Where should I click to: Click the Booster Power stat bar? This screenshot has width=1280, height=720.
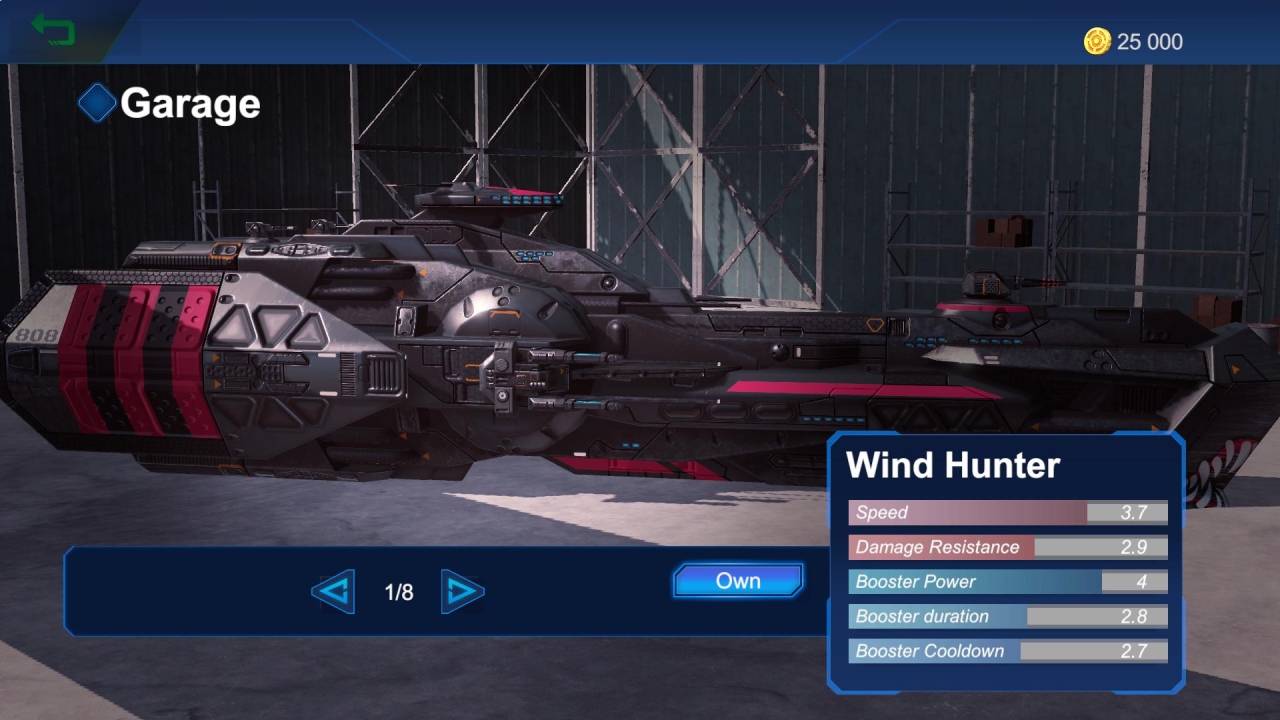tap(1007, 582)
